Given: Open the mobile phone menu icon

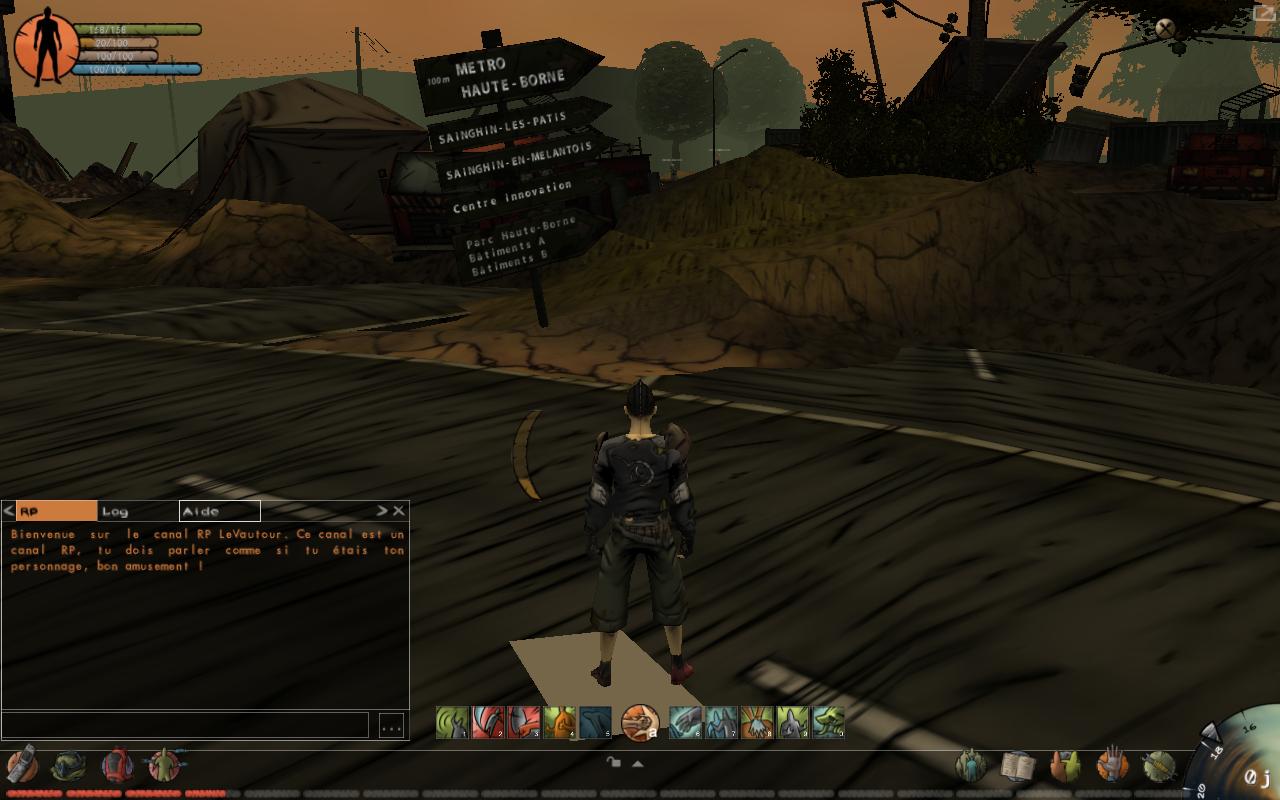Looking at the screenshot, I should (22, 765).
